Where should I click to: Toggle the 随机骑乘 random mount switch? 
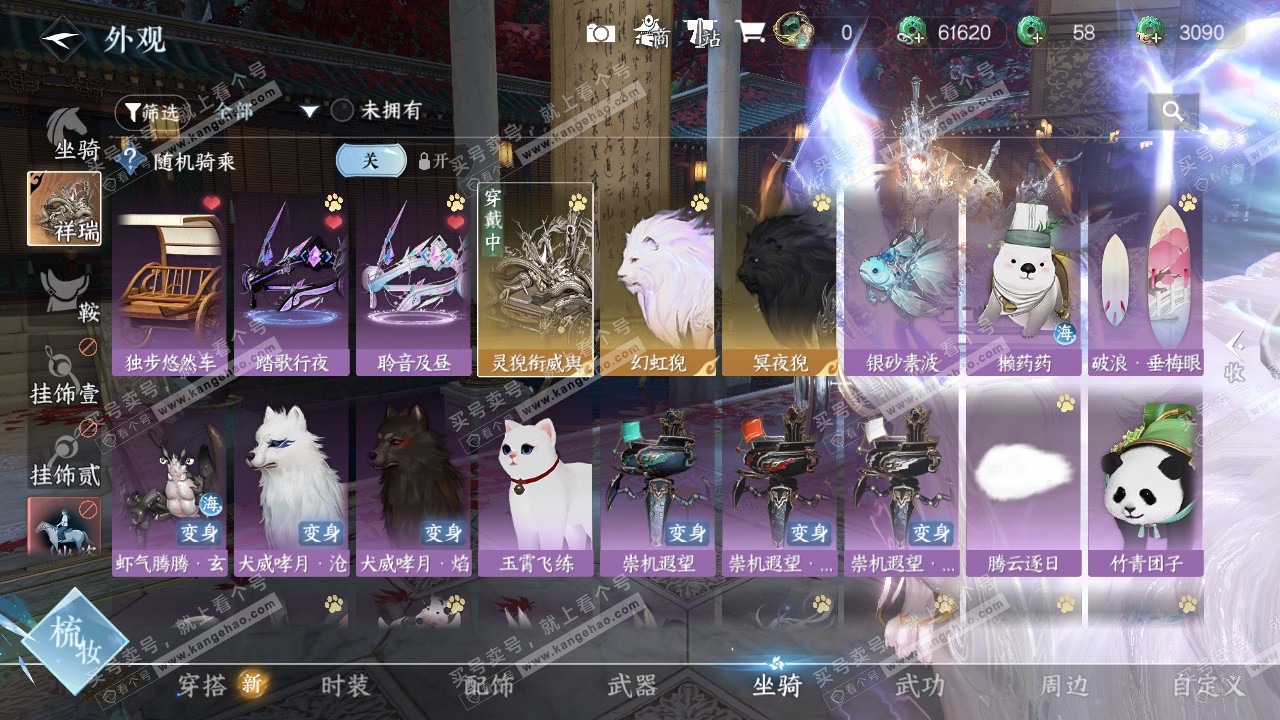(371, 160)
